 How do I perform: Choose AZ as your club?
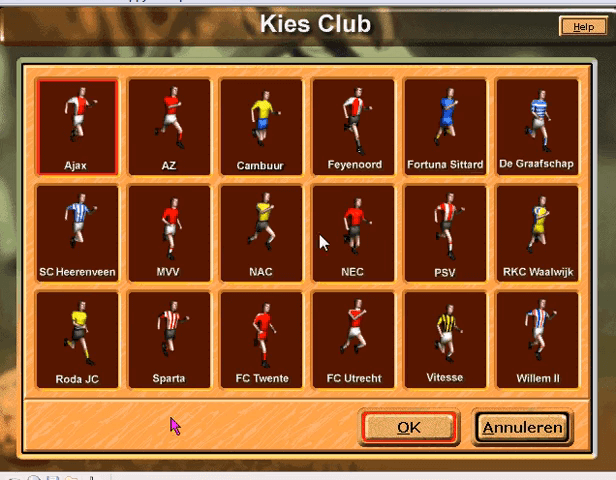pyautogui.click(x=169, y=127)
